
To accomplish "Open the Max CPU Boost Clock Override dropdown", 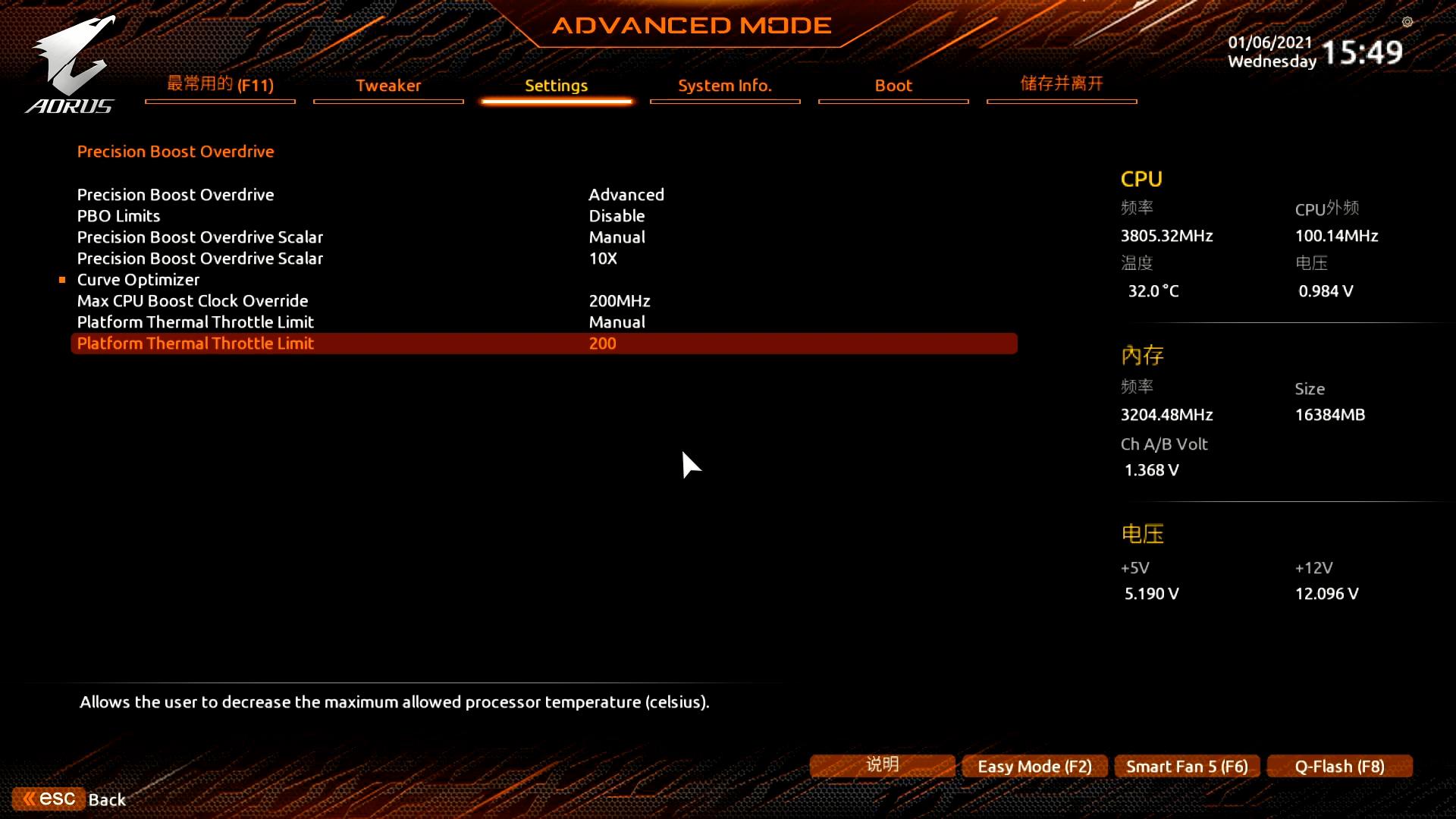I will pyautogui.click(x=620, y=300).
